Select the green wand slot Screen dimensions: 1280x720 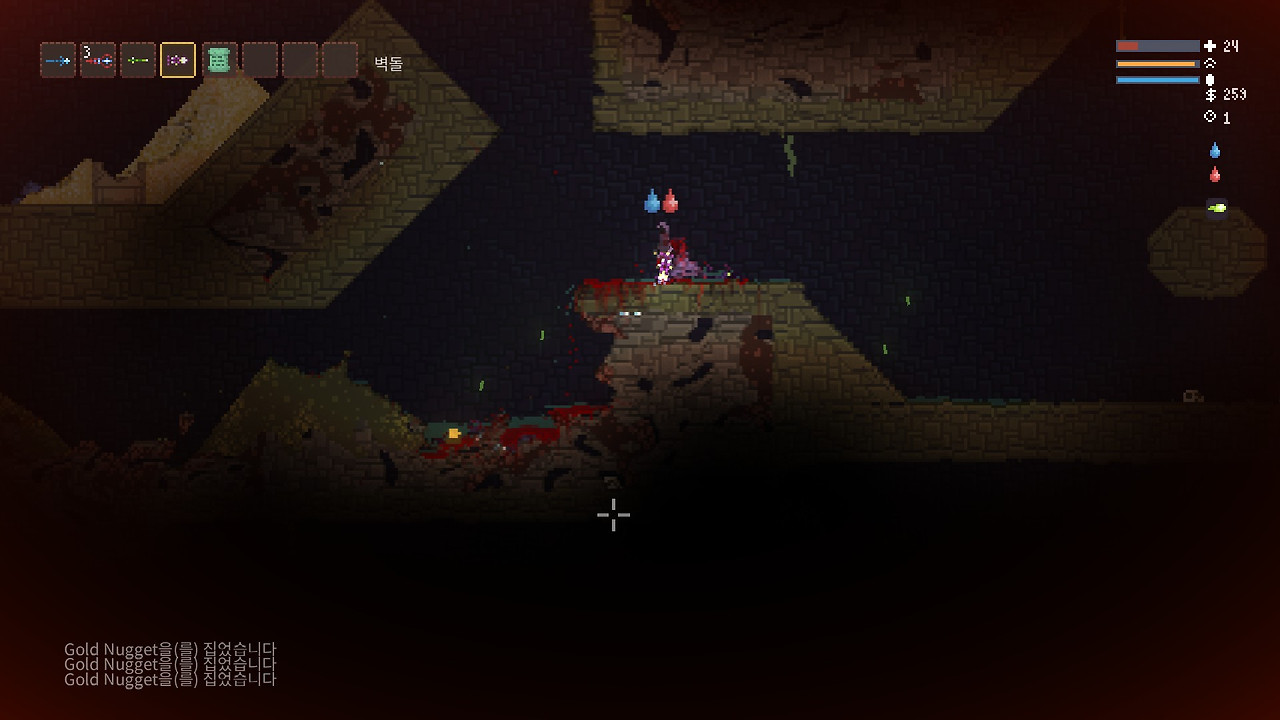click(138, 61)
